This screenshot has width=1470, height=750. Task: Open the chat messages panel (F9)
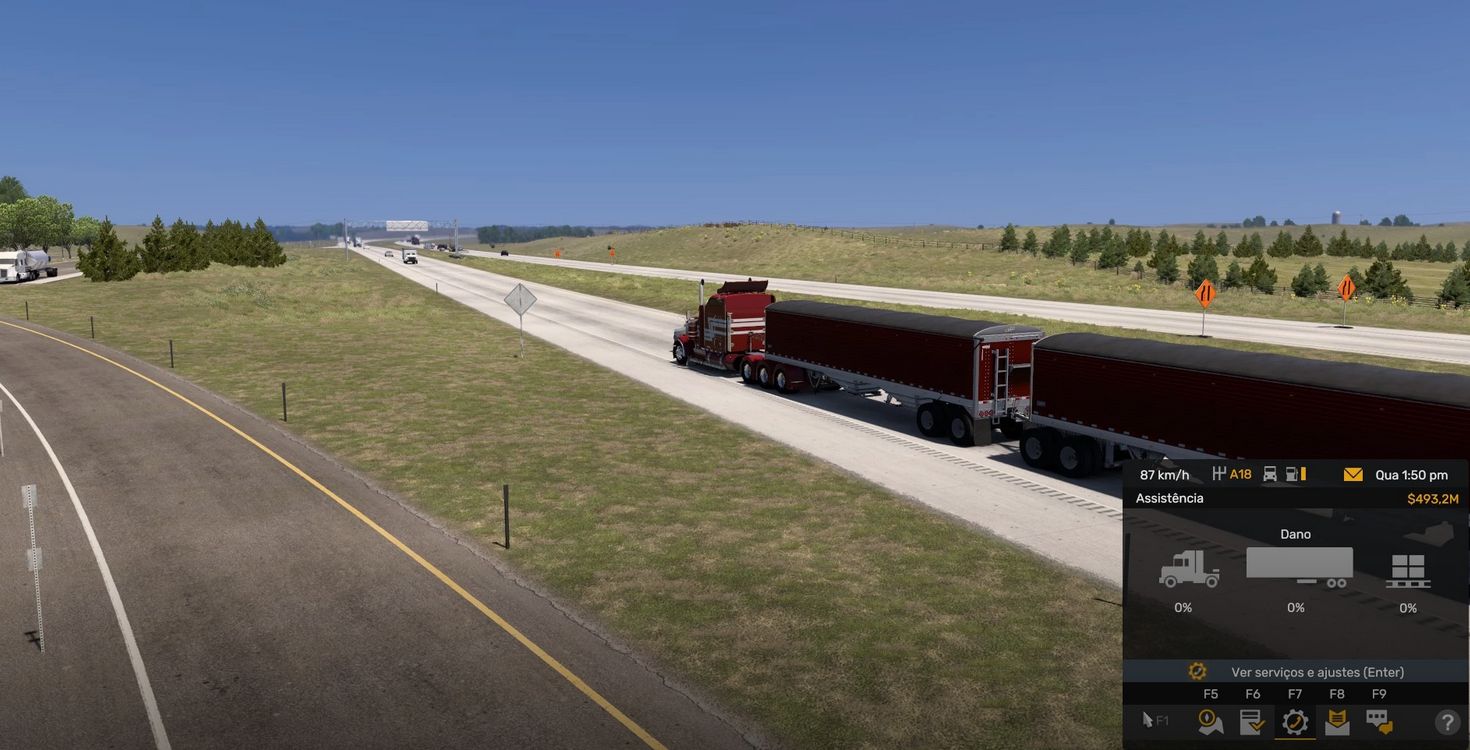click(x=1379, y=720)
